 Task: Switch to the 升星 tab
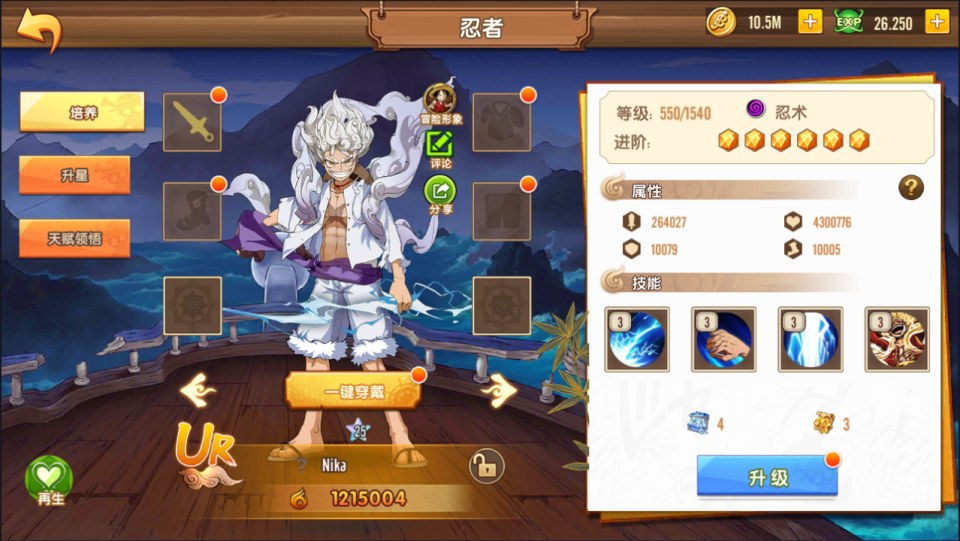[x=75, y=175]
